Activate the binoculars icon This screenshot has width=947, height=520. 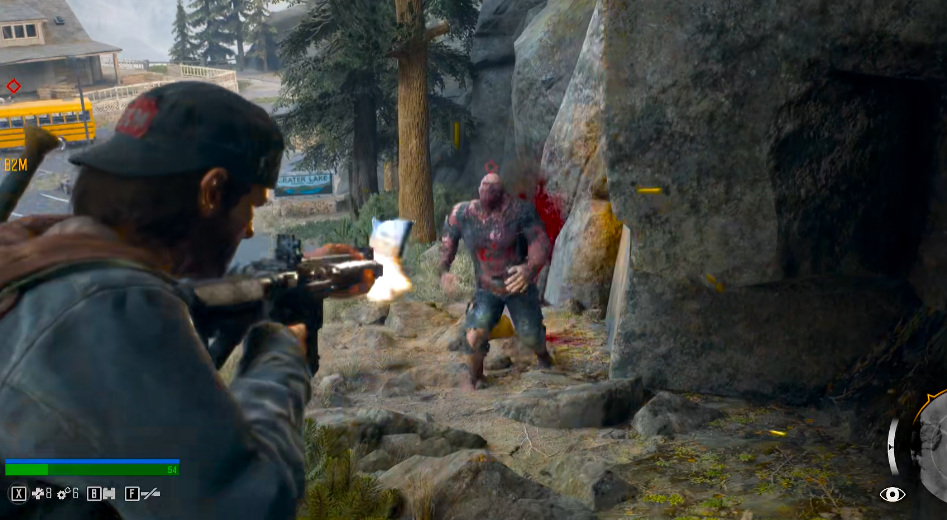click(x=108, y=493)
